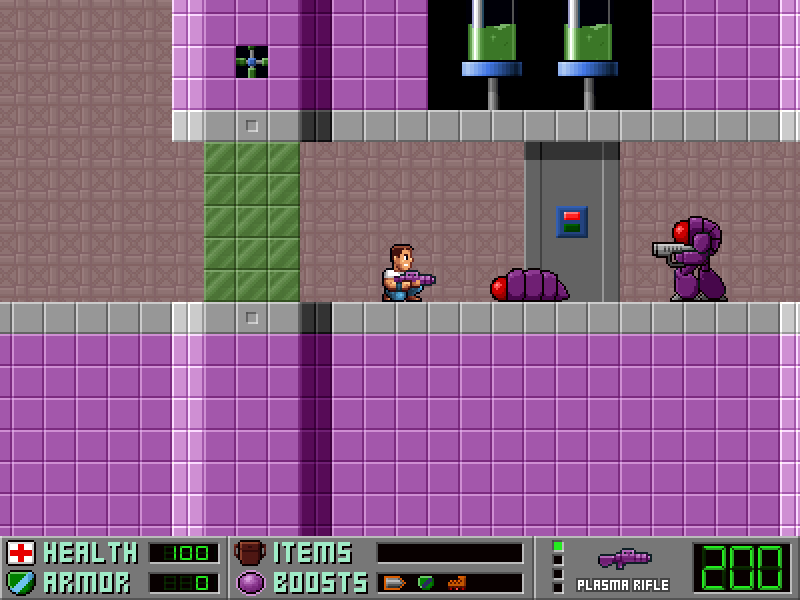Activate the orange boot boost icon
The height and width of the screenshot is (600, 800).
coord(456,582)
